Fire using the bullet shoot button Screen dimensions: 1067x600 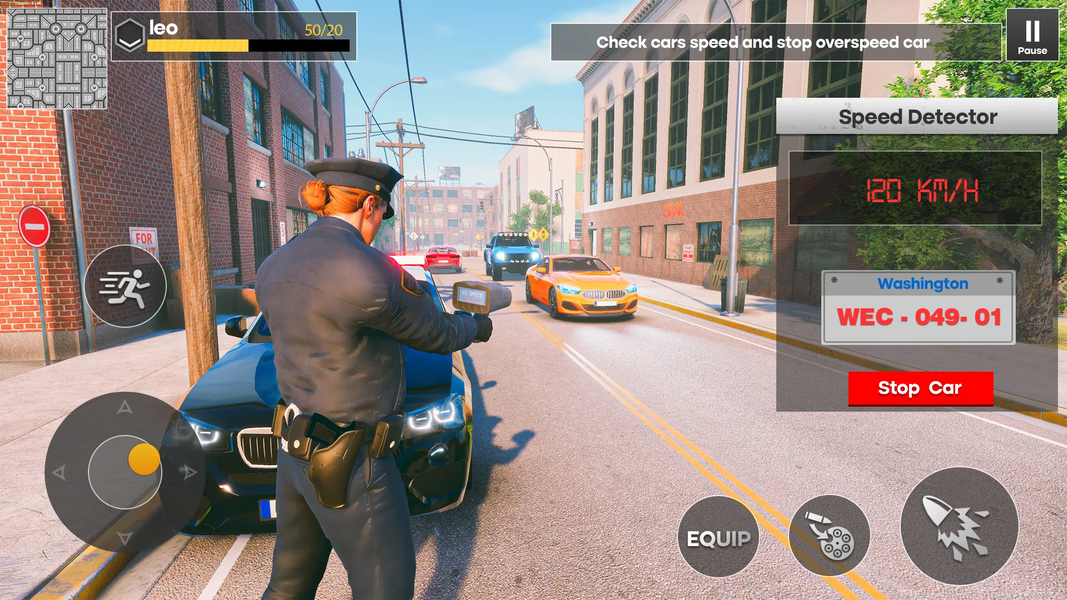pyautogui.click(x=960, y=526)
